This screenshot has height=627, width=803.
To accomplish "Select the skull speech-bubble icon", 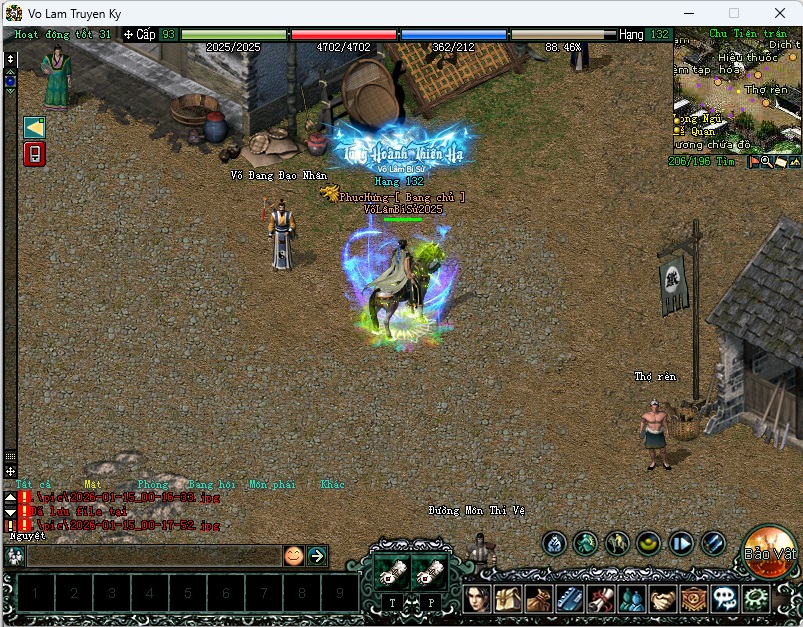I will [725, 599].
